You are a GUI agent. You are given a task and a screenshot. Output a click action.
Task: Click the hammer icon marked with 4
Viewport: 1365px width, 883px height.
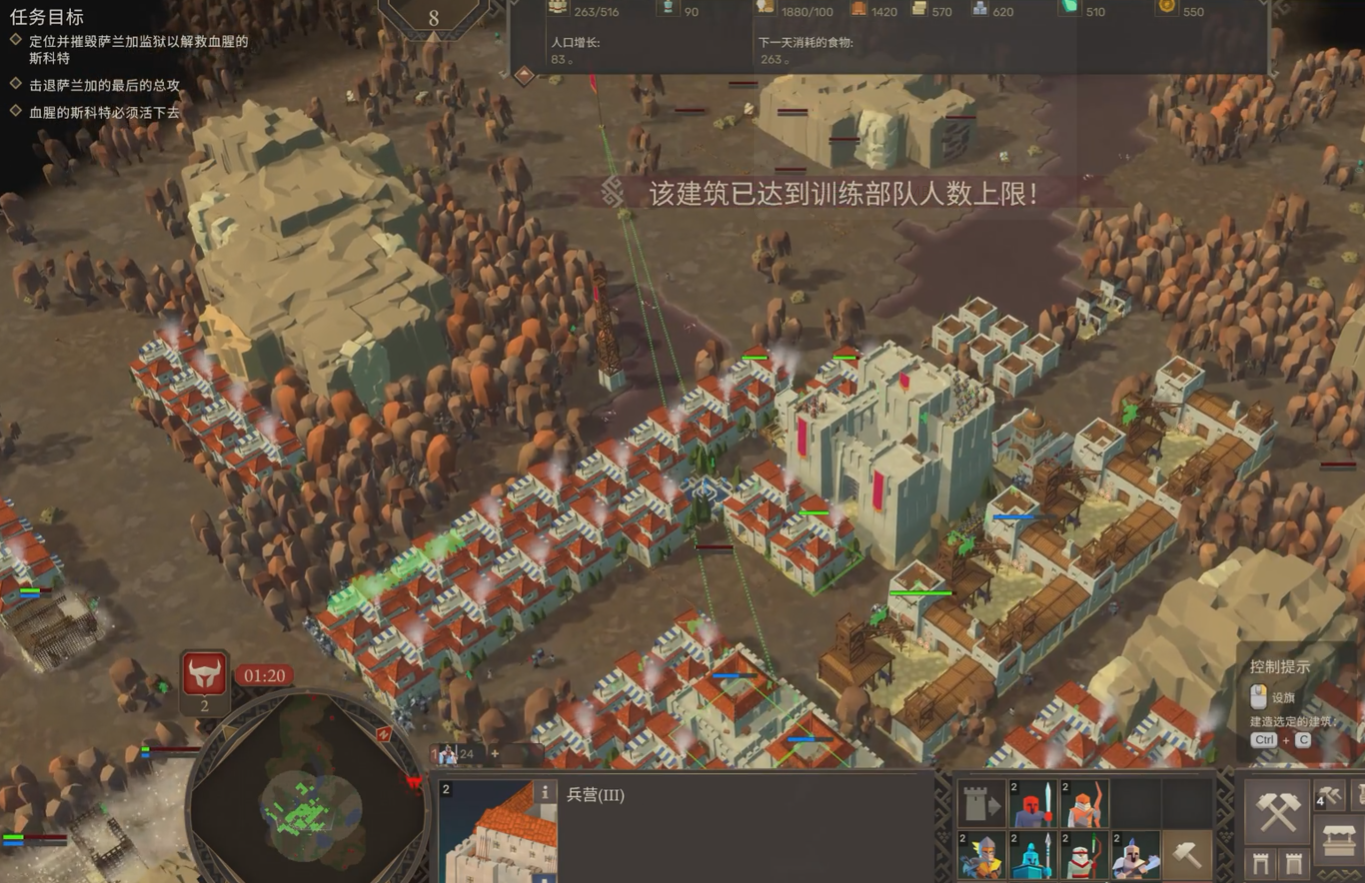pos(1330,795)
